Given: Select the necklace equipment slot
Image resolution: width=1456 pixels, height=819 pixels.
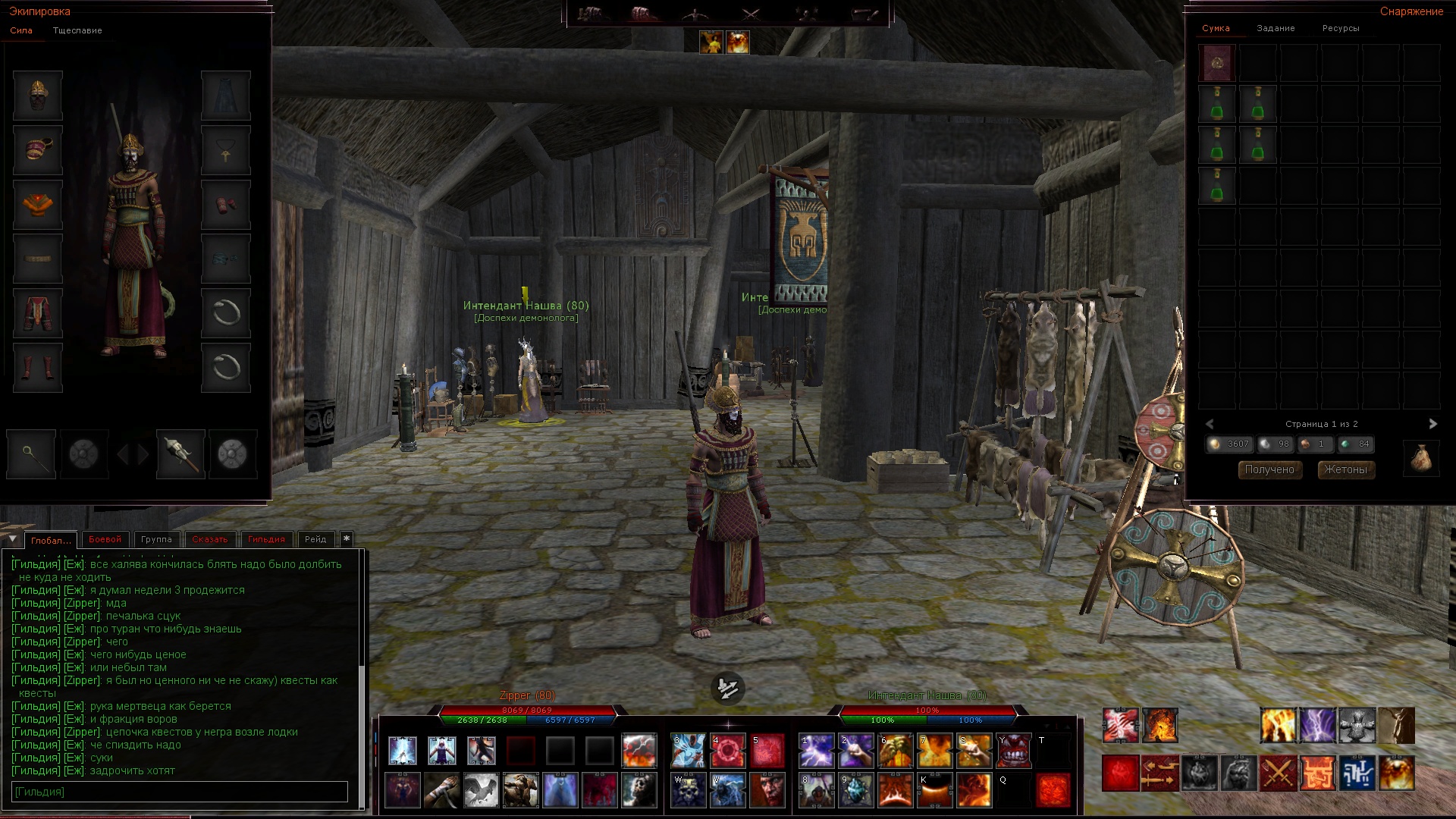Looking at the screenshot, I should [x=226, y=151].
